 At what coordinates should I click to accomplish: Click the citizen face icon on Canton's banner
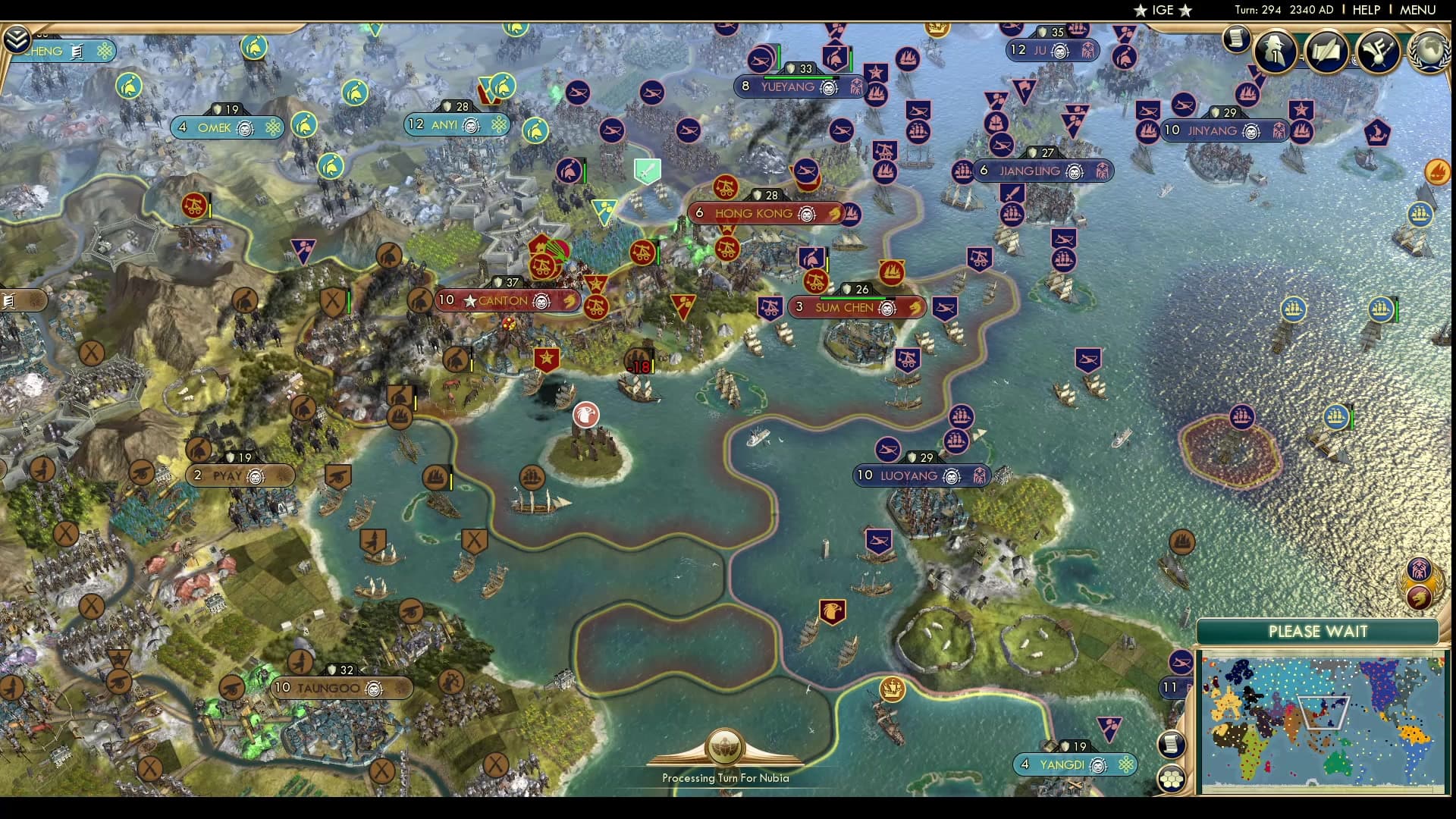541,303
